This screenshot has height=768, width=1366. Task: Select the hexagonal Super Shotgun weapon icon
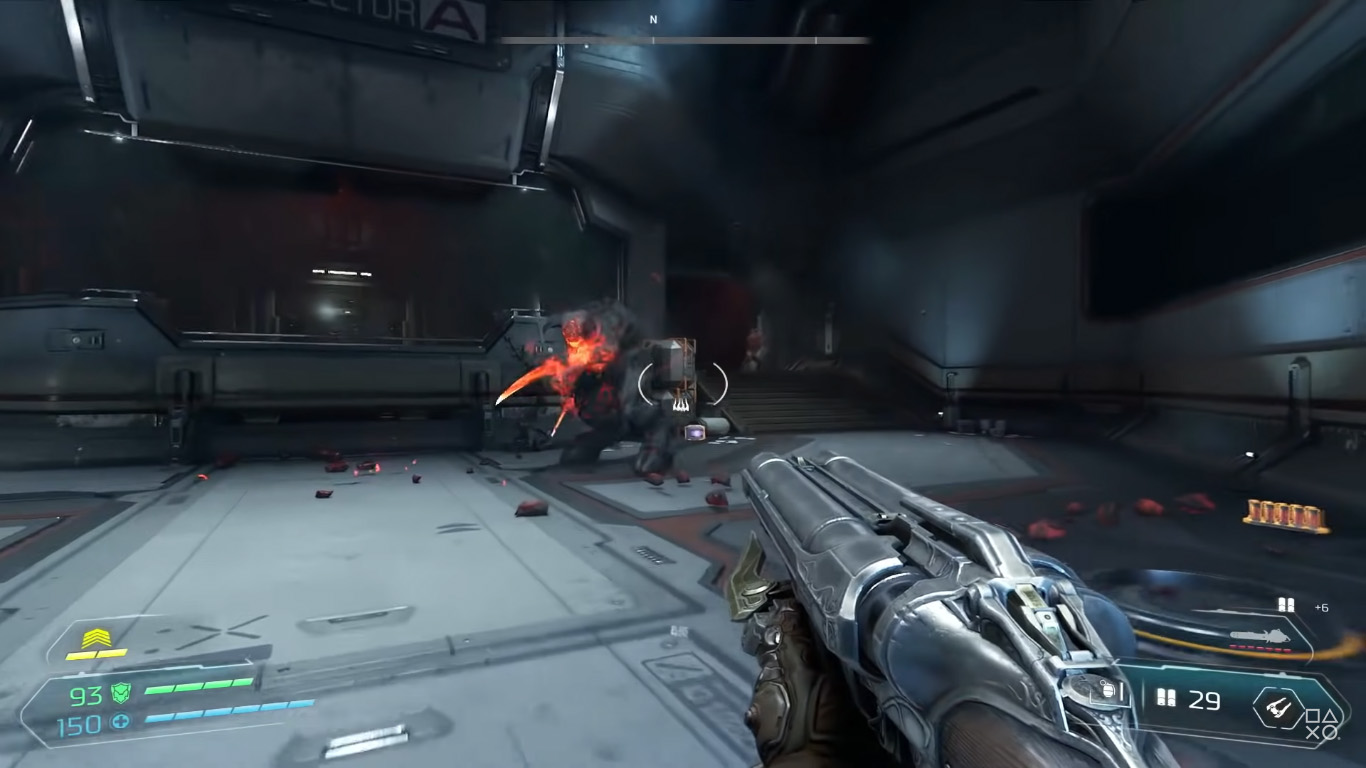point(1278,705)
